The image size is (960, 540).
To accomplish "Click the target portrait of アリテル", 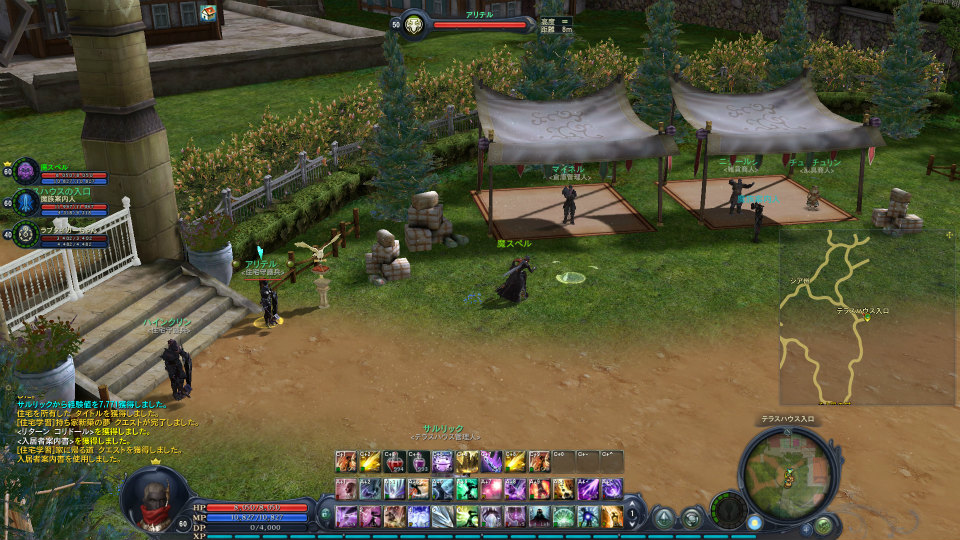I will (x=414, y=24).
